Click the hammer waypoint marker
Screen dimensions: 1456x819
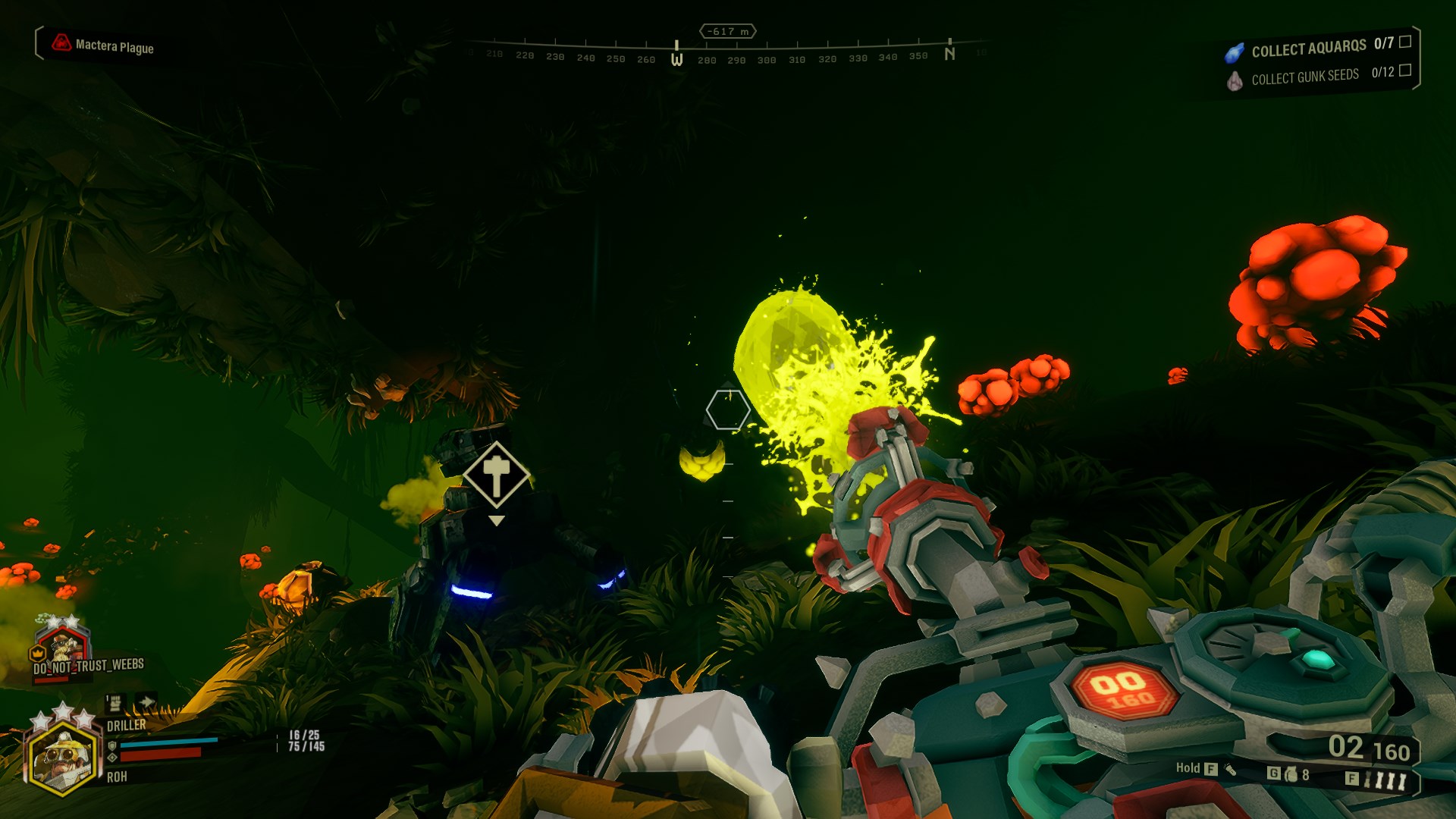coord(497,475)
